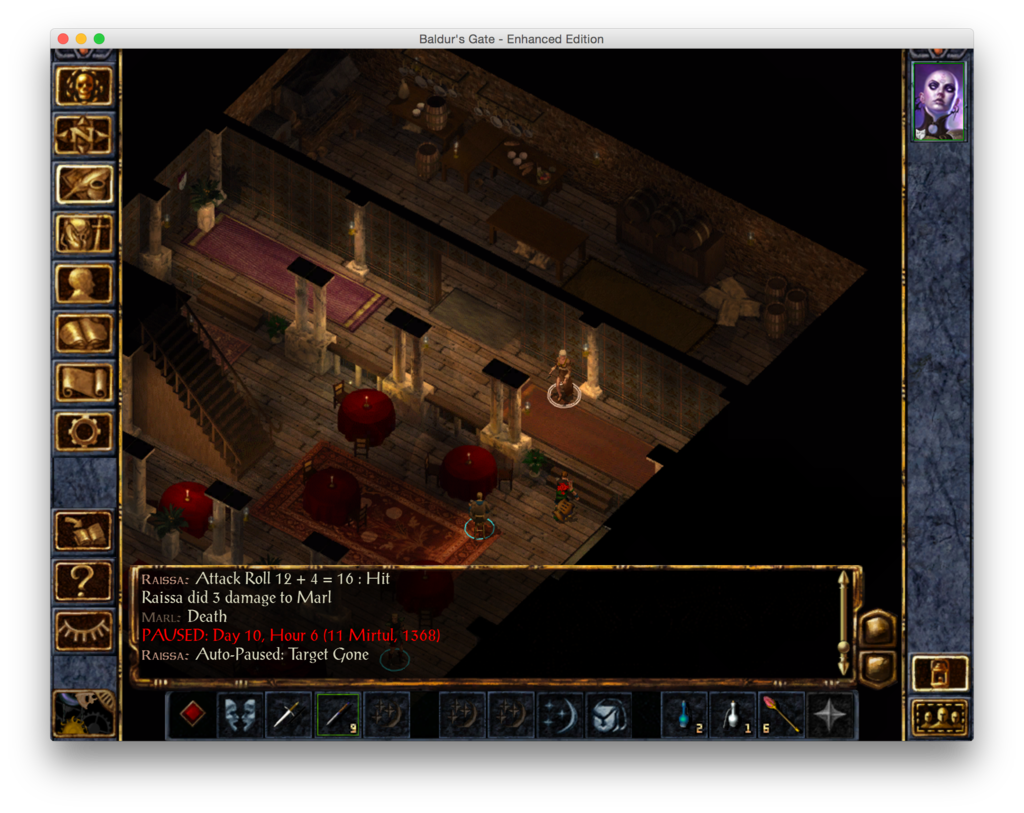Click the game clock to unpause

(x=82, y=713)
